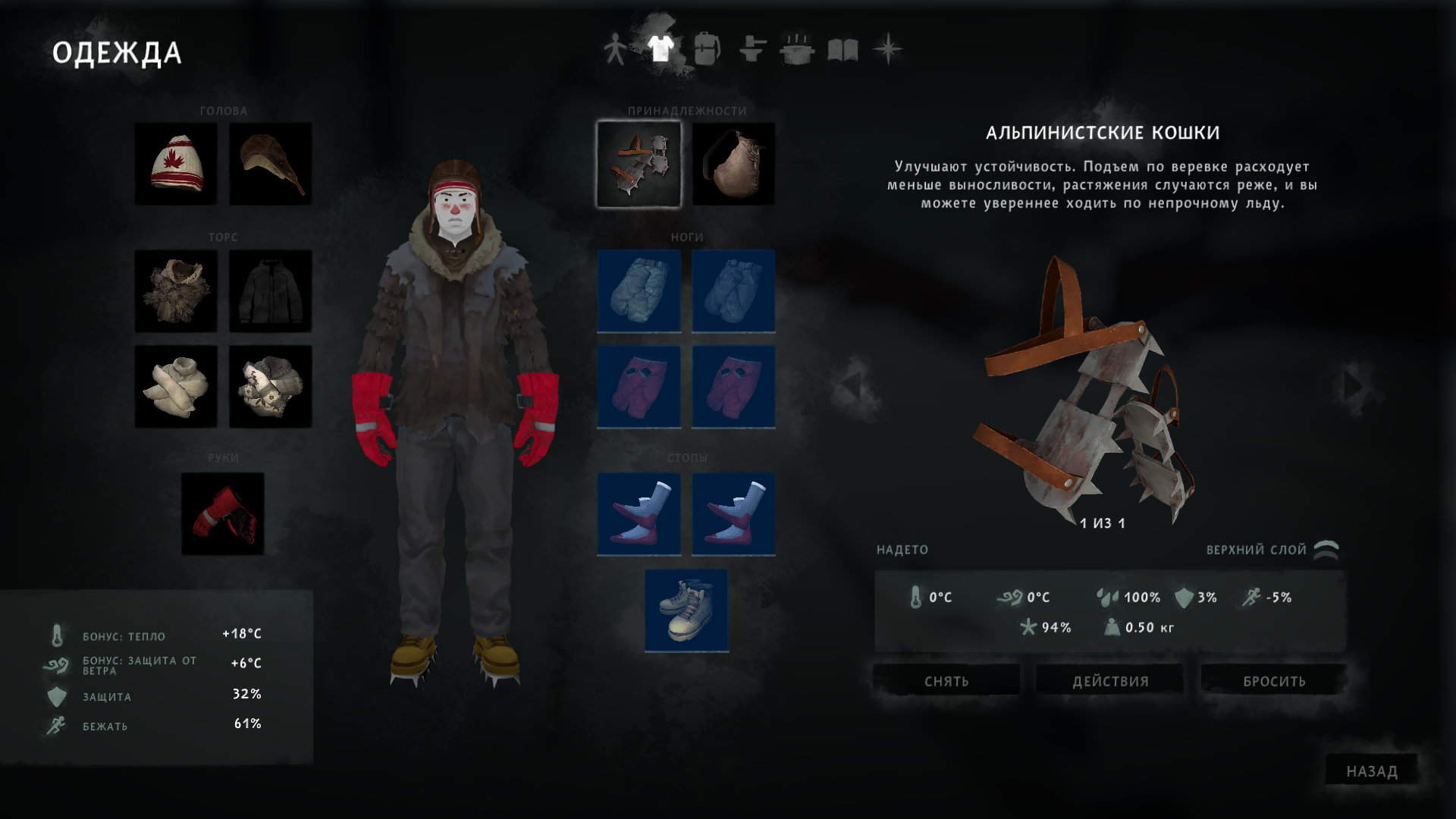The width and height of the screenshot is (1456, 819).
Task: Show next item with right arrow
Action: (1354, 386)
